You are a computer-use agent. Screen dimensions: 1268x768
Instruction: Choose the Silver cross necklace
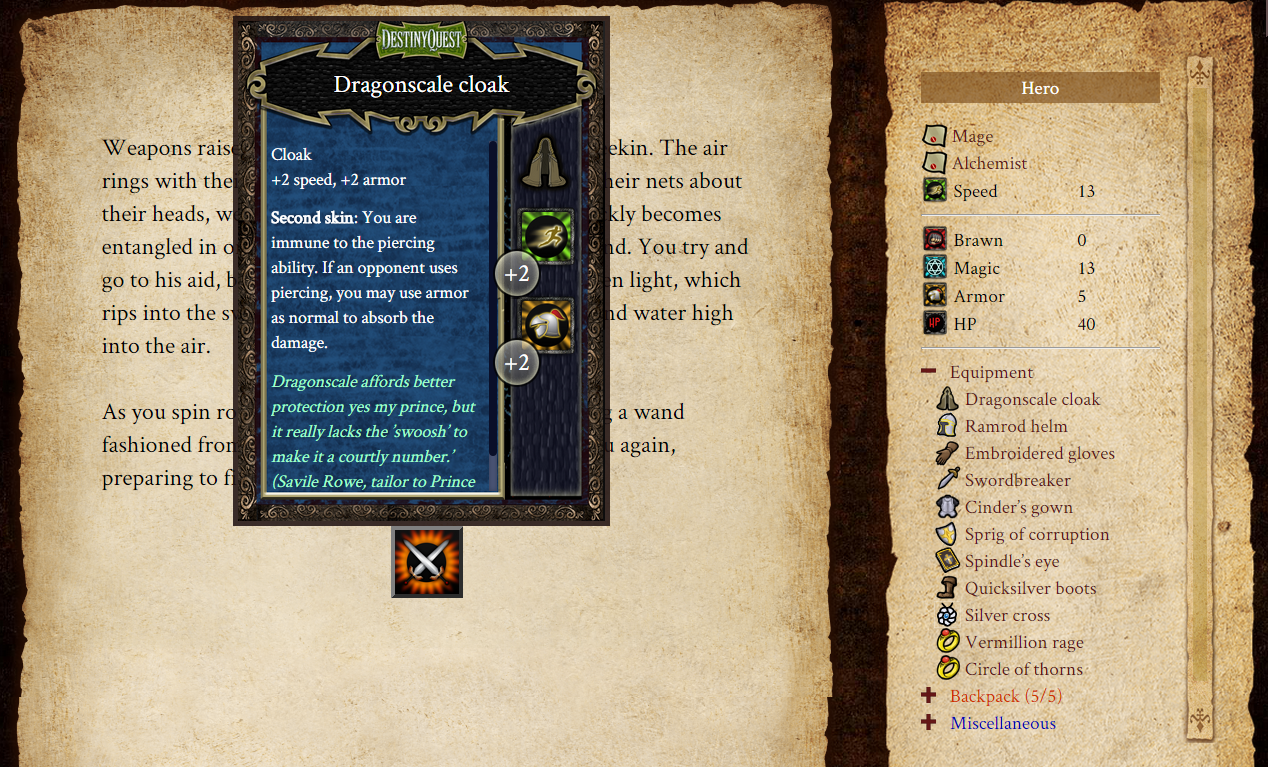click(1006, 615)
